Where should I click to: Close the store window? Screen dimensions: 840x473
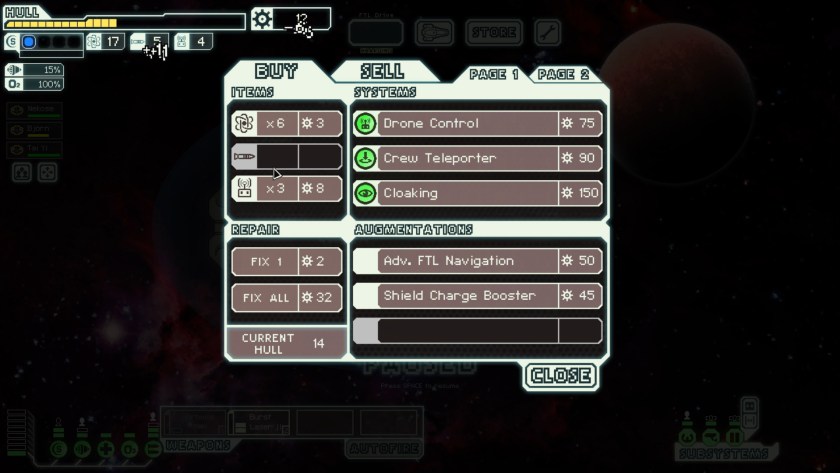coord(561,376)
